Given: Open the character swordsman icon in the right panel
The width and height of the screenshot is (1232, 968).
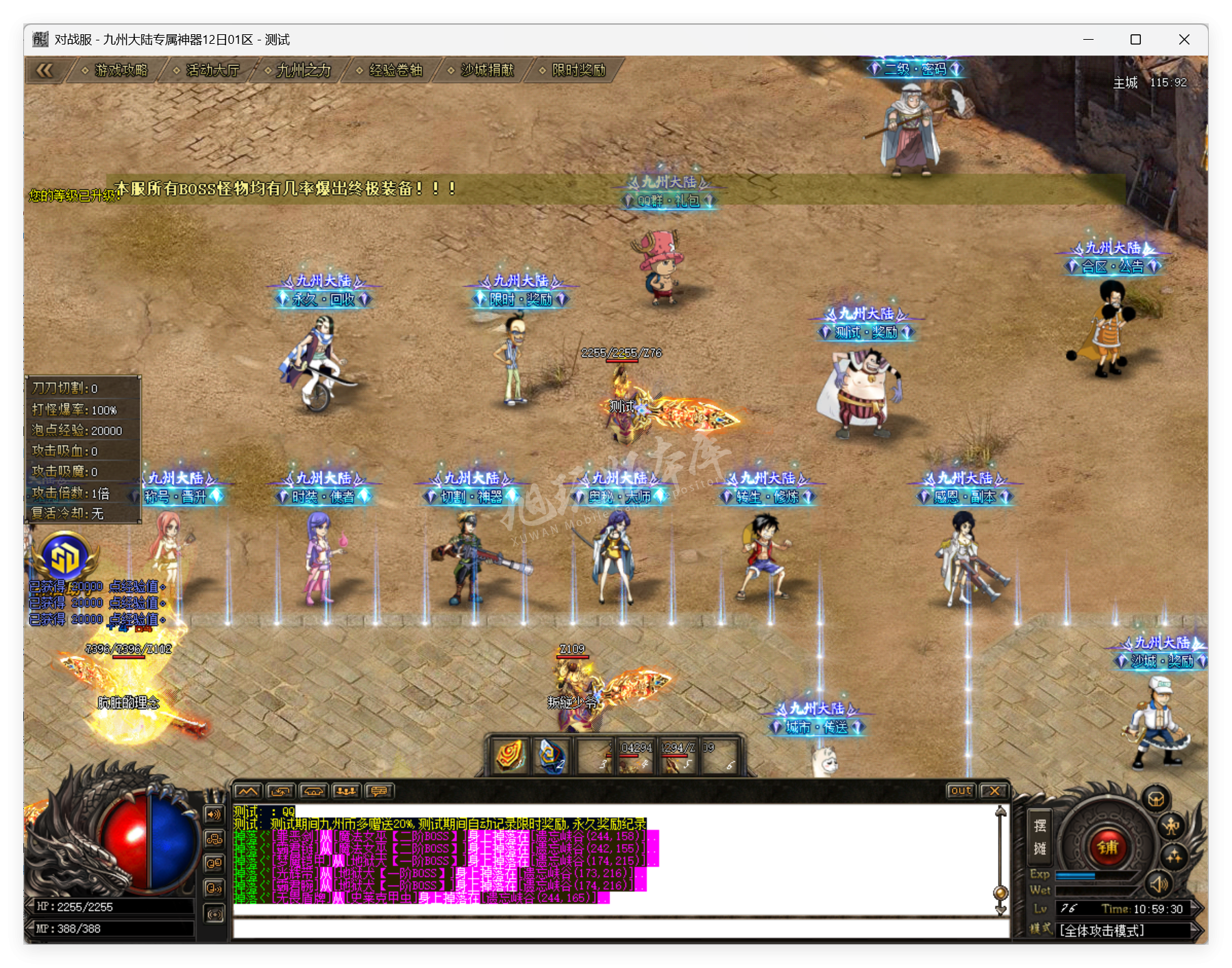Looking at the screenshot, I should (1171, 827).
